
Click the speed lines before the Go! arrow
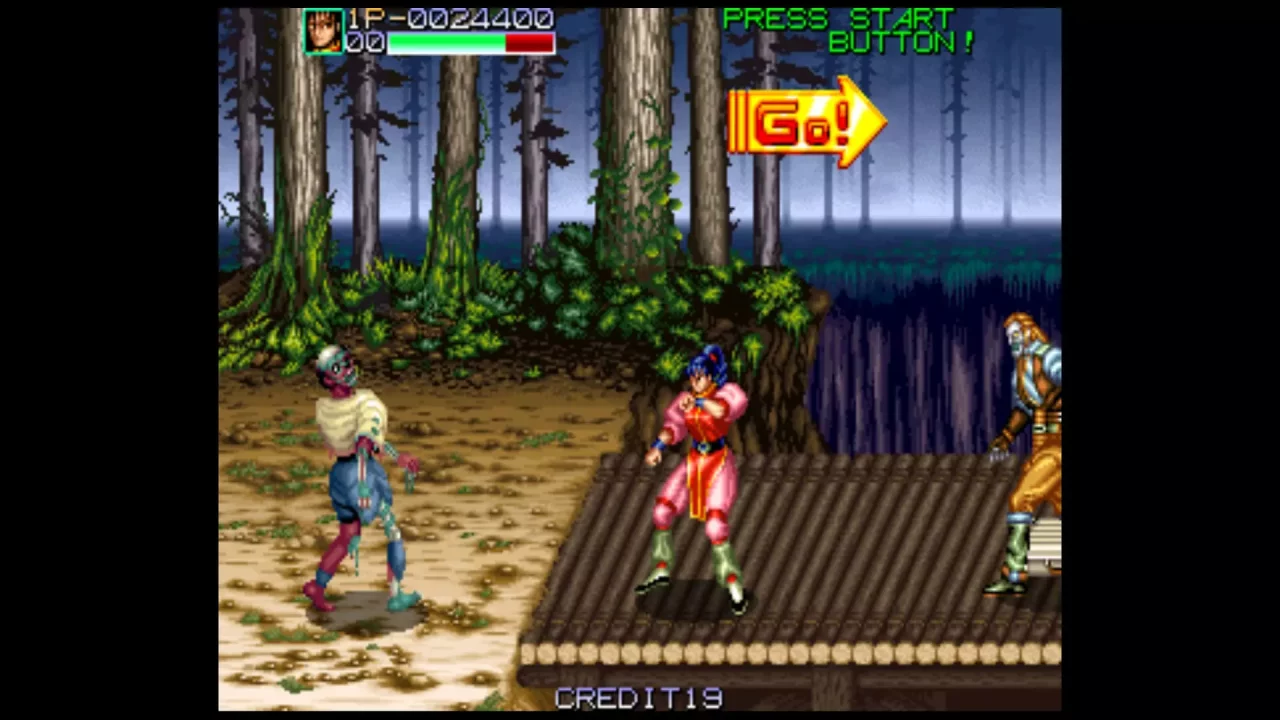pos(740,122)
